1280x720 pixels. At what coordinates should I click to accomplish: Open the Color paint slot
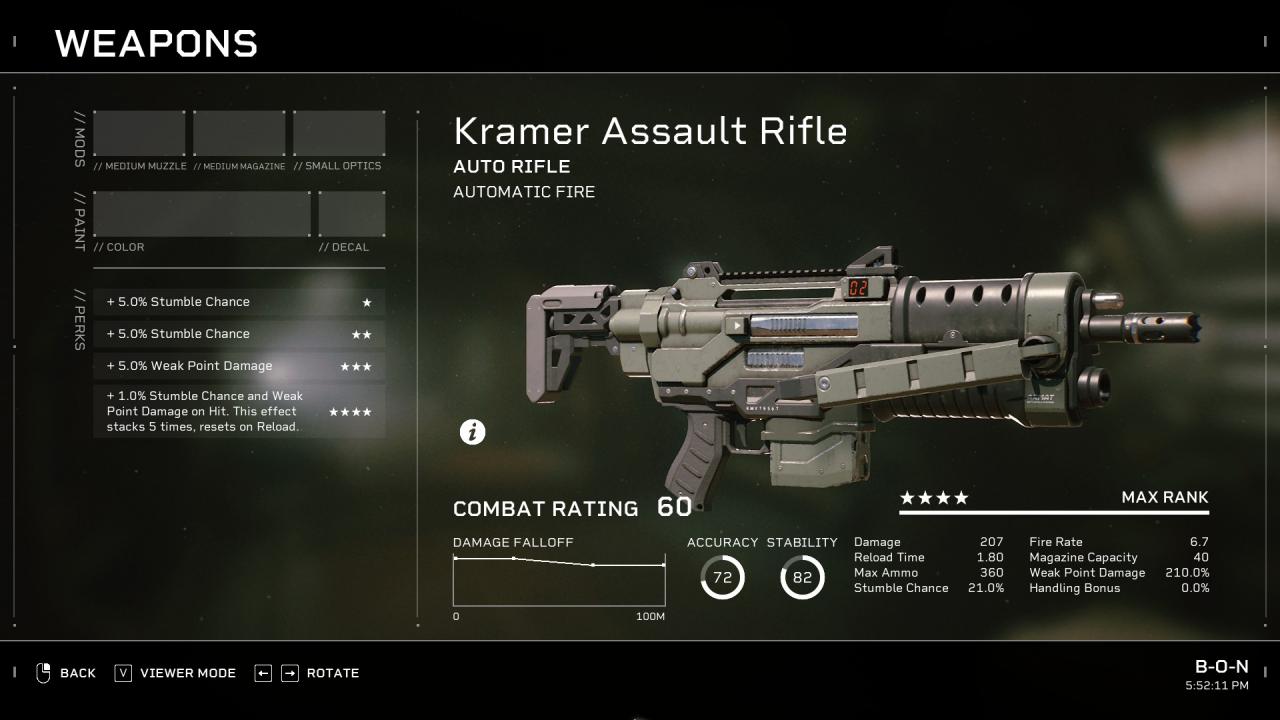click(202, 214)
